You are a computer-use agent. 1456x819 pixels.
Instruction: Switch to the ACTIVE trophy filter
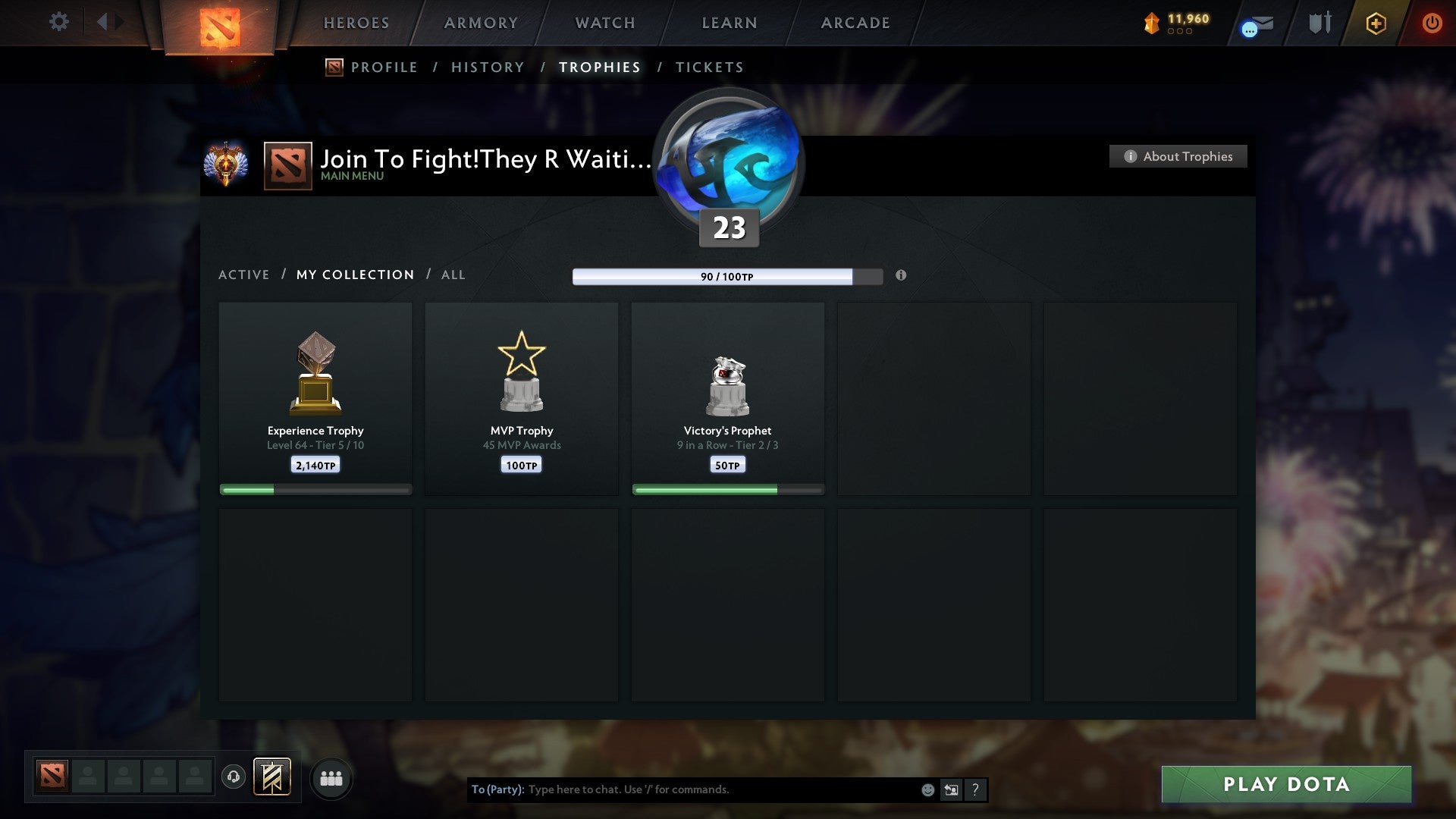[x=244, y=275]
